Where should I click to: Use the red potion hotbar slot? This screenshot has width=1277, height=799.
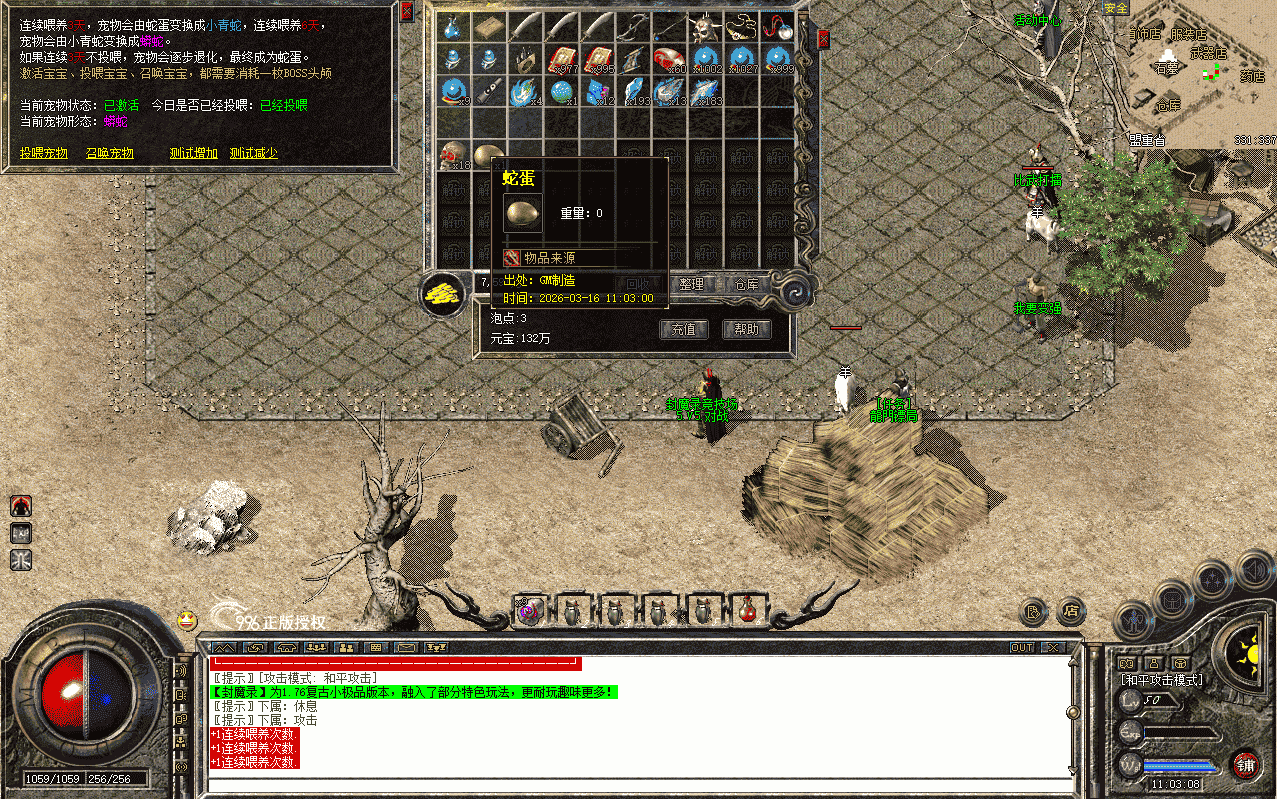click(746, 610)
